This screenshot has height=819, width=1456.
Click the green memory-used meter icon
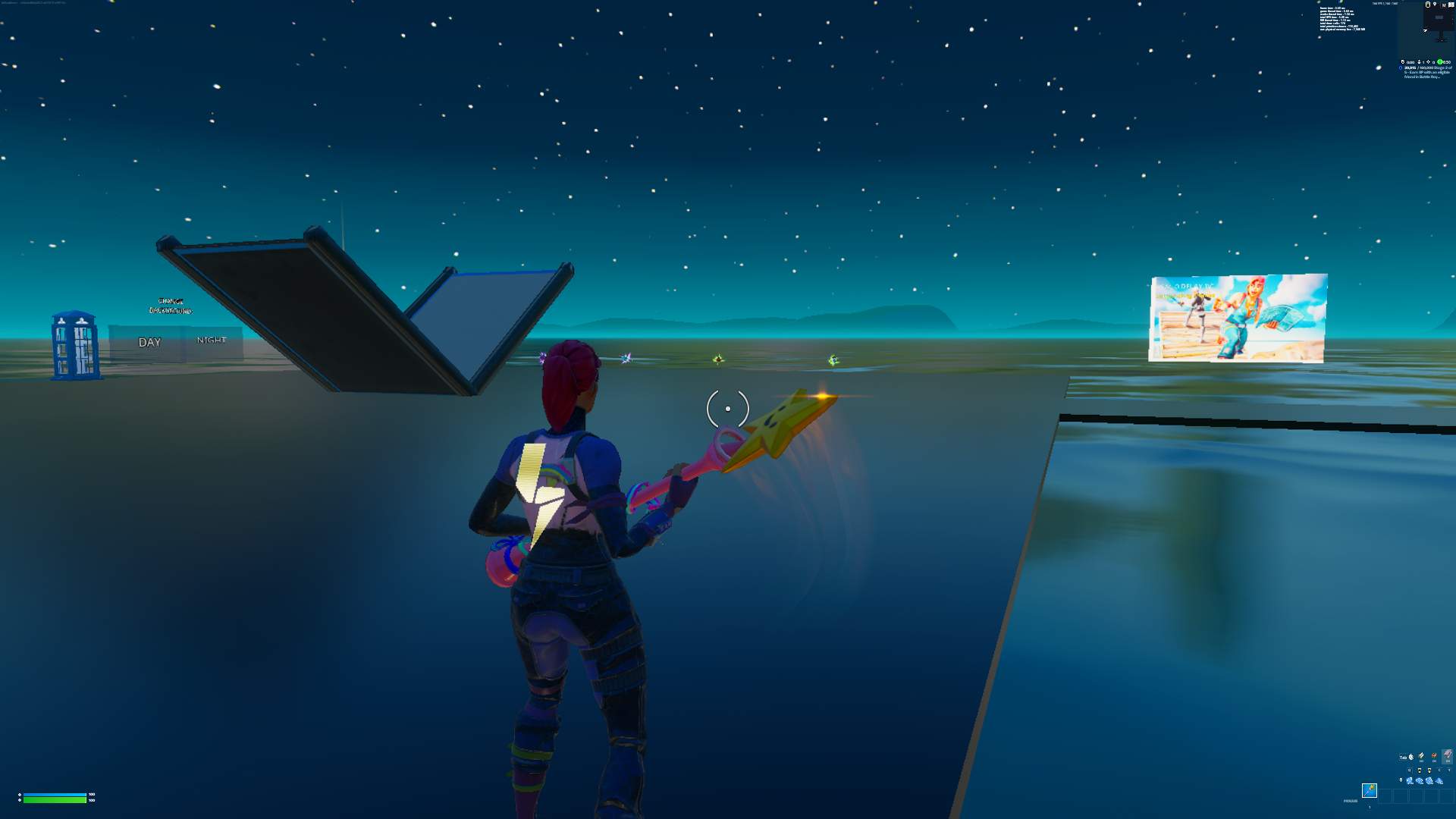click(1439, 62)
